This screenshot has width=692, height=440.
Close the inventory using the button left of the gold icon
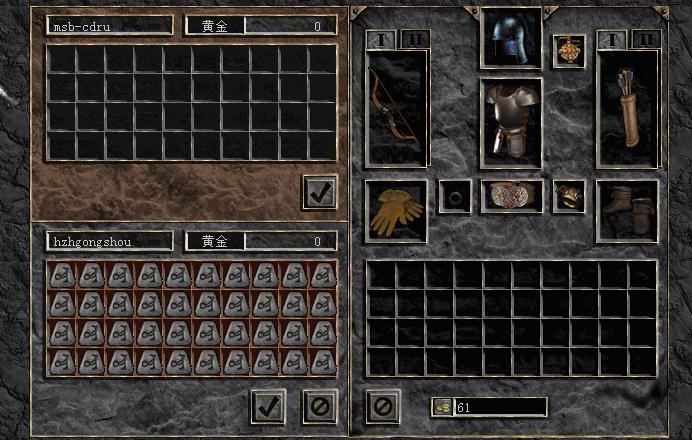pos(383,406)
